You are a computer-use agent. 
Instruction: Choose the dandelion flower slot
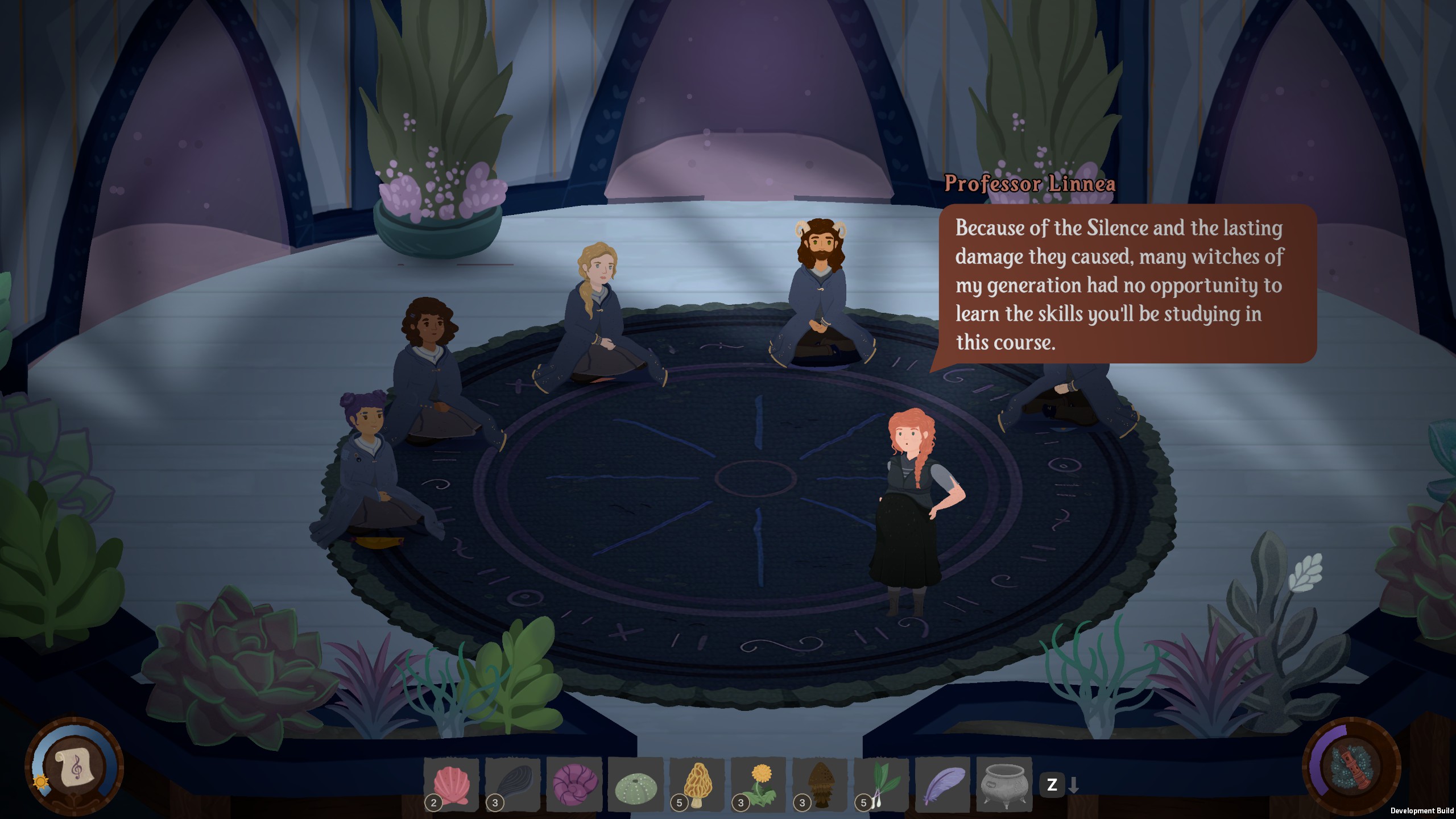click(x=759, y=785)
